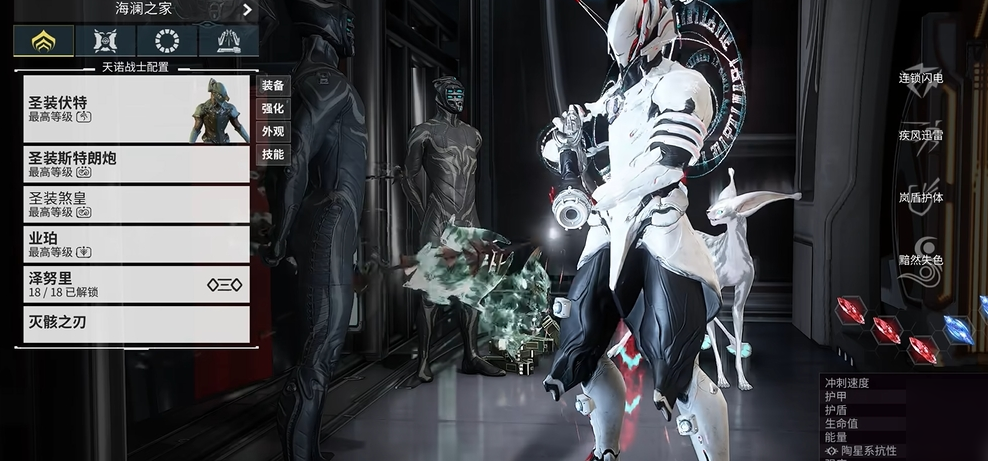Switch to the highlighted lotus emblem tab

[43, 41]
